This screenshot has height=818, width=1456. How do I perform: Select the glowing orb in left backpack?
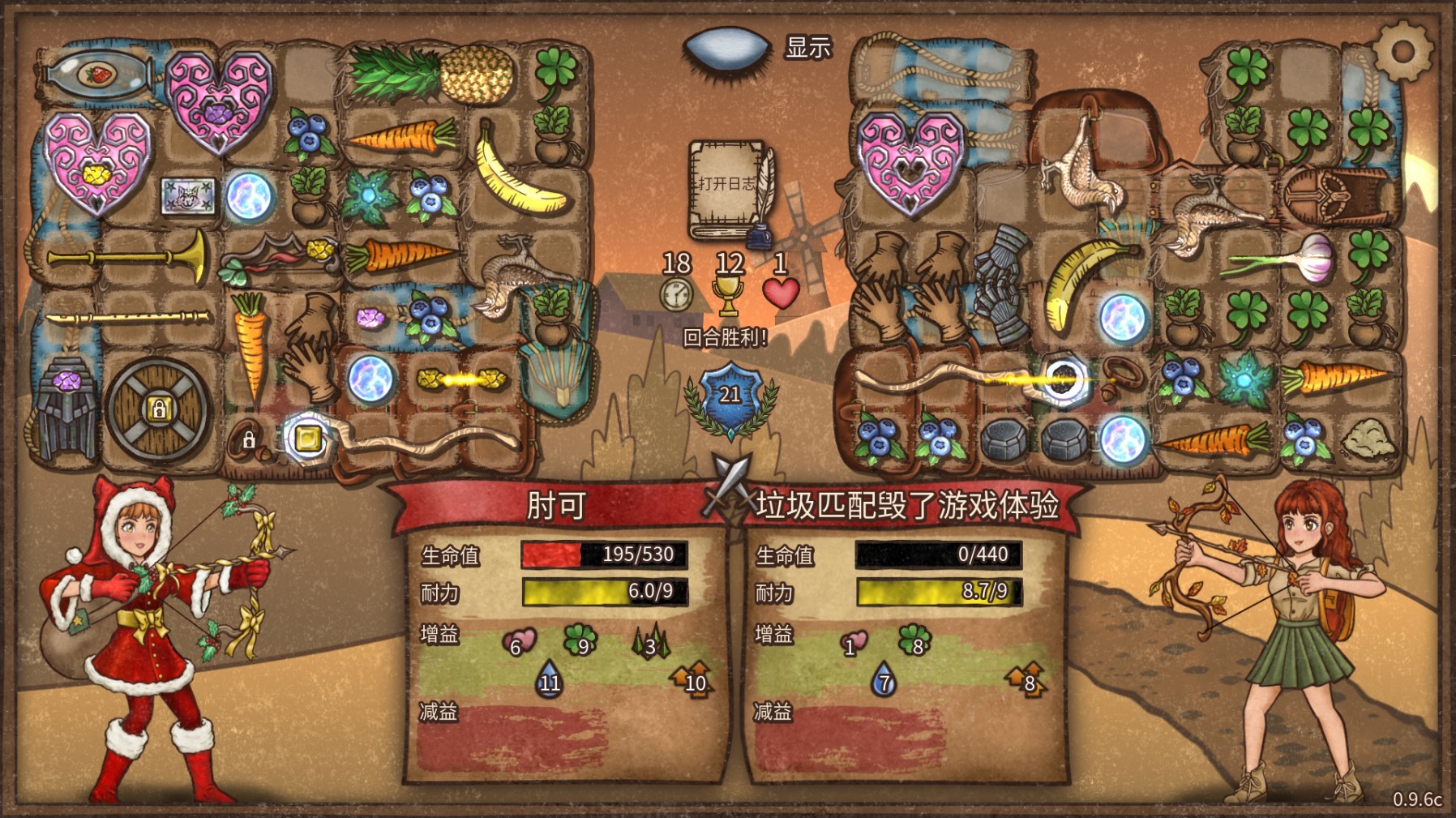click(x=247, y=195)
